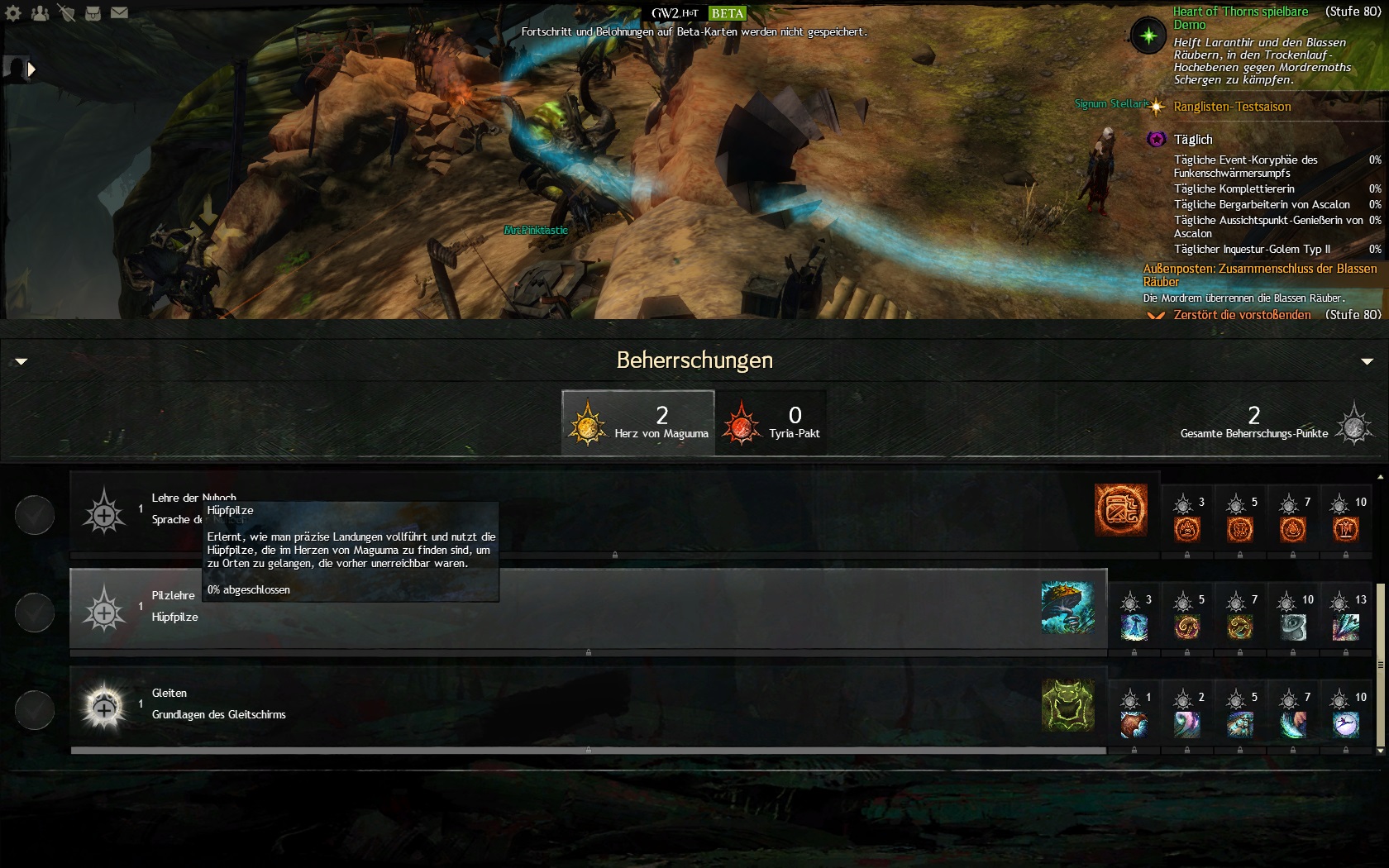Viewport: 1389px width, 868px height.
Task: Open the Ranglisten-Testsaison objective
Action: pos(1232,107)
